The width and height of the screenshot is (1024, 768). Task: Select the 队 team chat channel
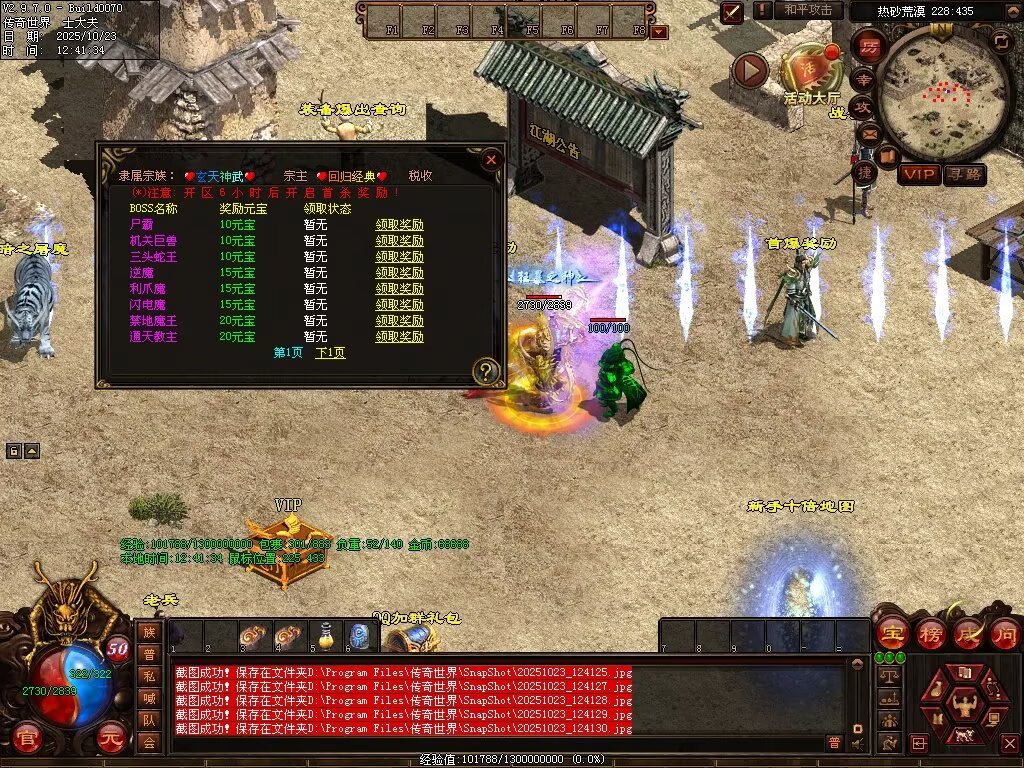[x=149, y=719]
